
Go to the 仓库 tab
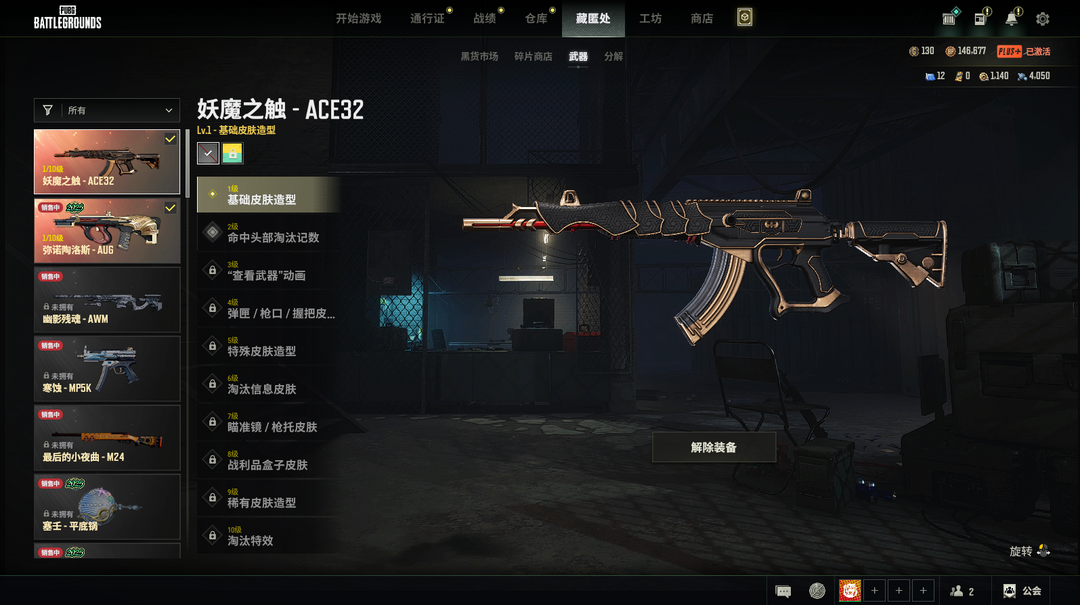(536, 18)
